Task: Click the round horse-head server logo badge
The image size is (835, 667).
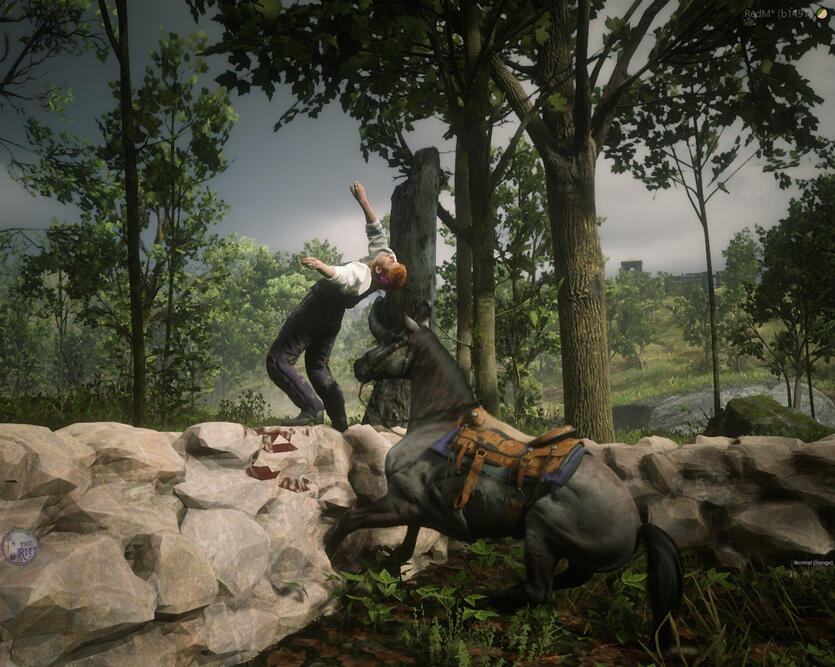Action: tap(20, 547)
